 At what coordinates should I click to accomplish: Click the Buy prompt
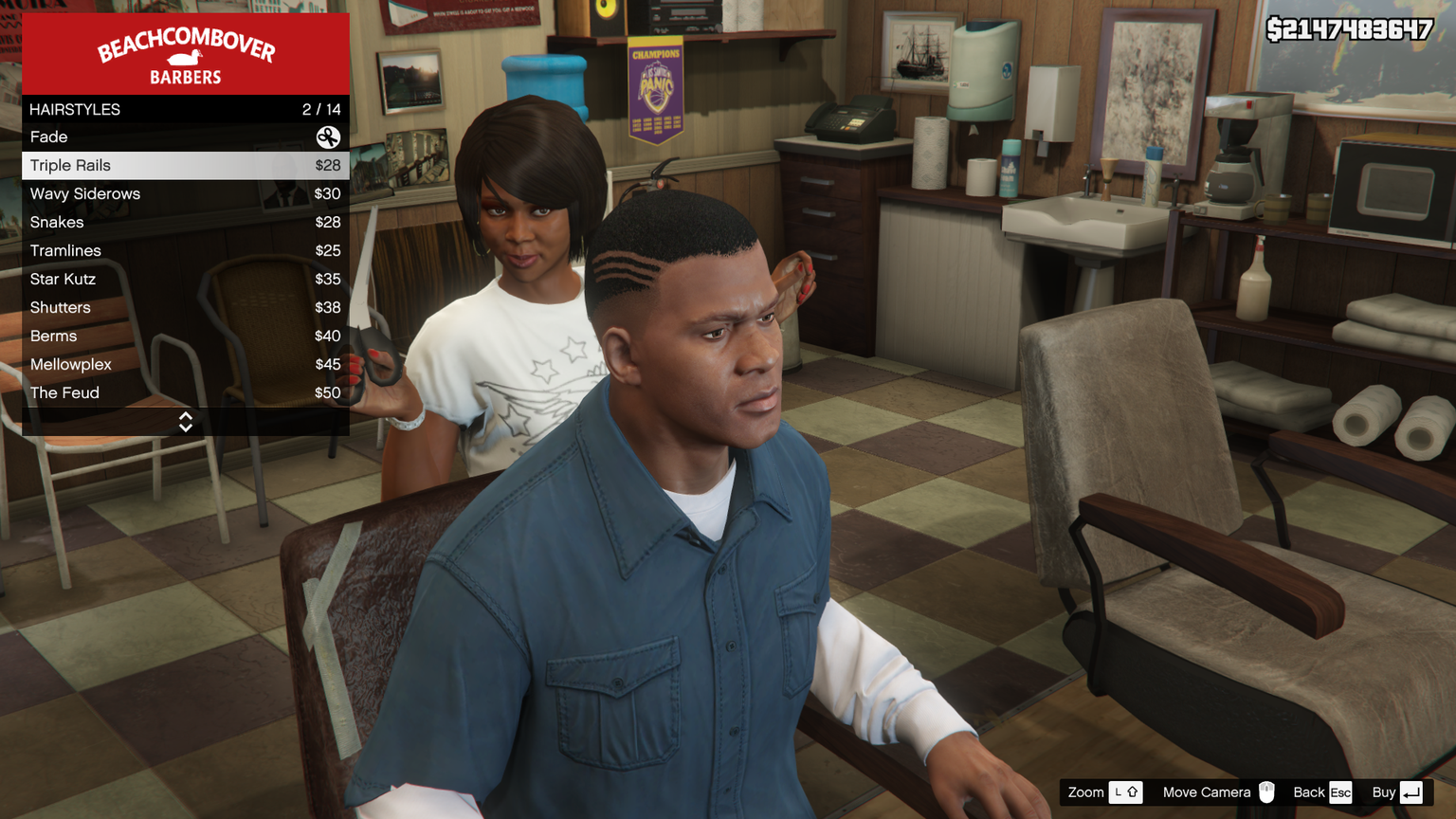click(1397, 792)
